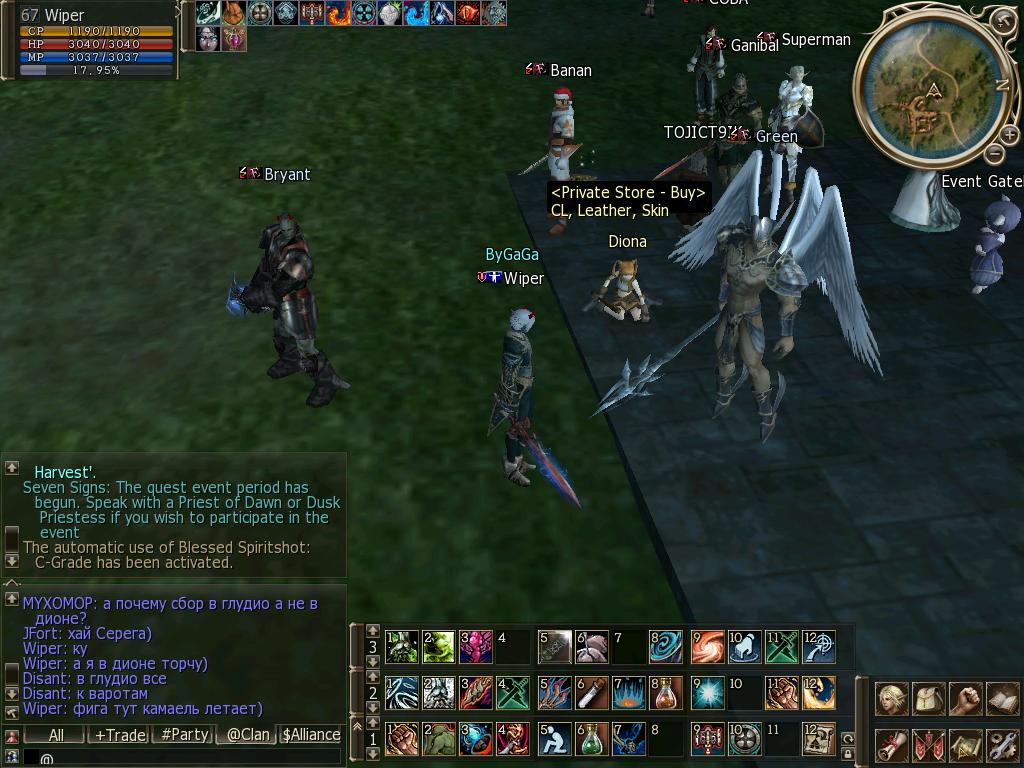The width and height of the screenshot is (1024, 768).
Task: Click the circular minimap
Action: [x=932, y=92]
